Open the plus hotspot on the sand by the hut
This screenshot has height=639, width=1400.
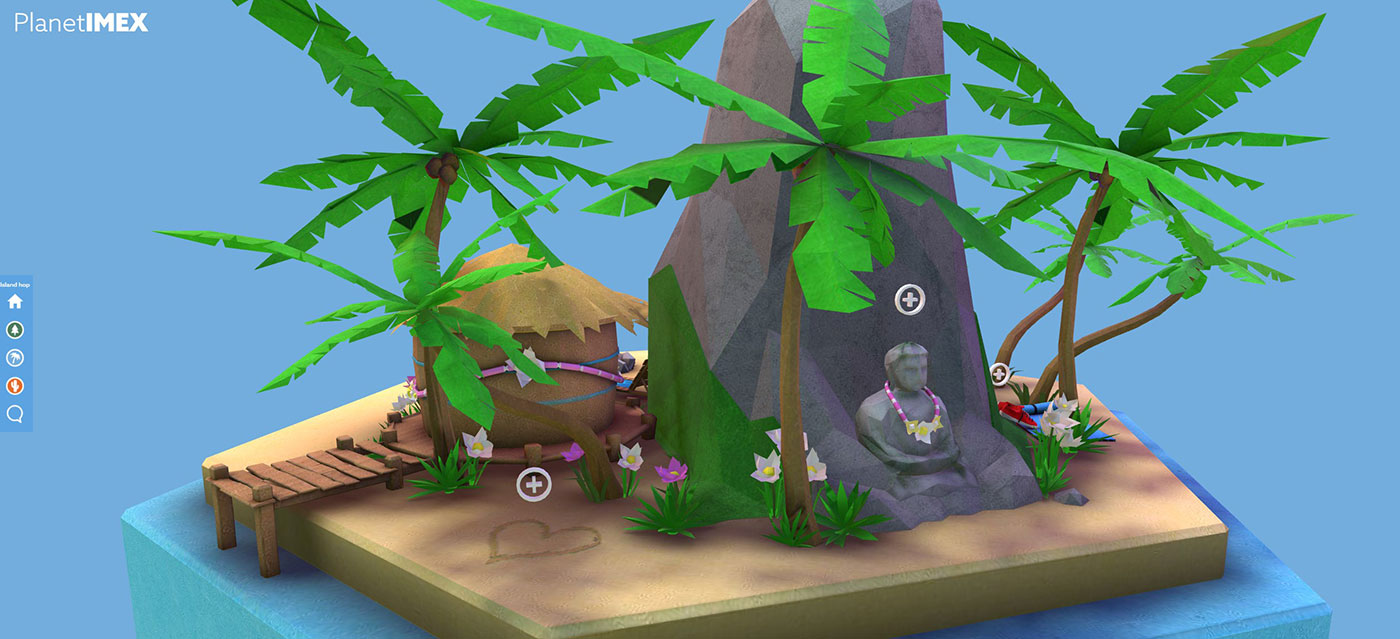point(534,485)
